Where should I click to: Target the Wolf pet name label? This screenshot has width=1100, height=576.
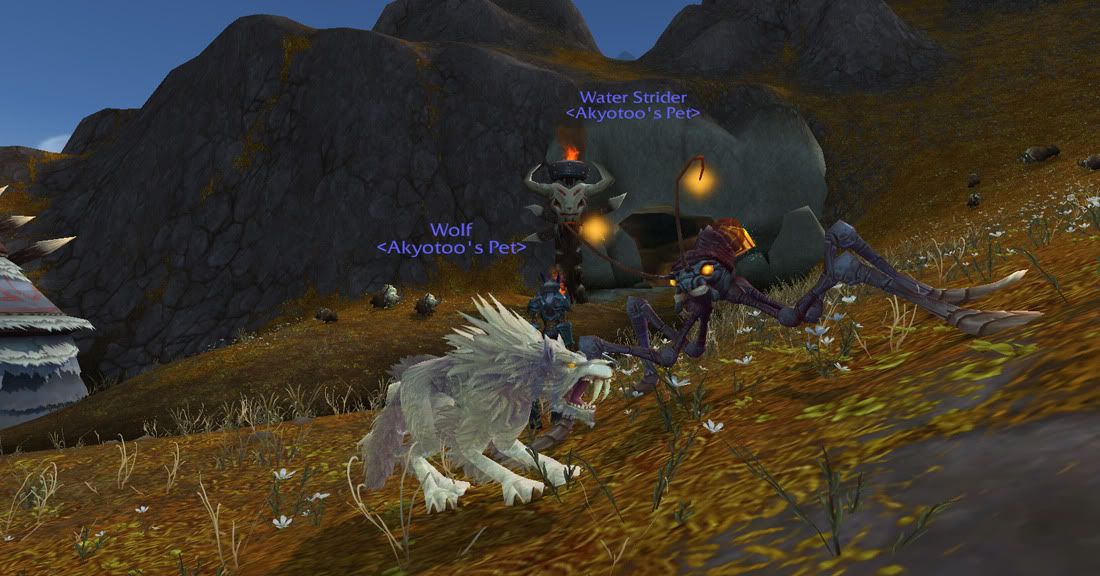point(450,229)
